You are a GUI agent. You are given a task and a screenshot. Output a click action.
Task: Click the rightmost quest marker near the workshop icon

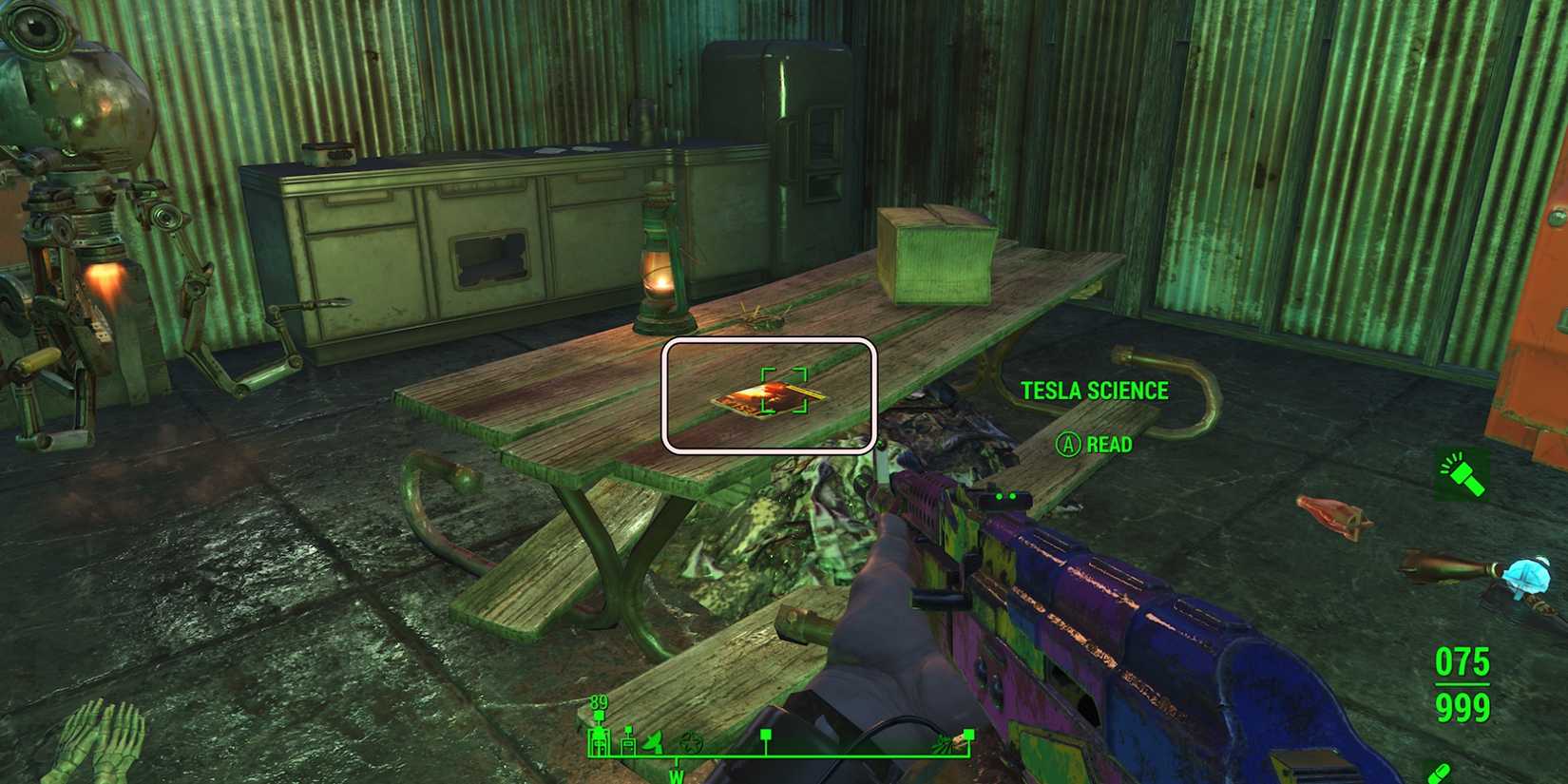click(967, 735)
